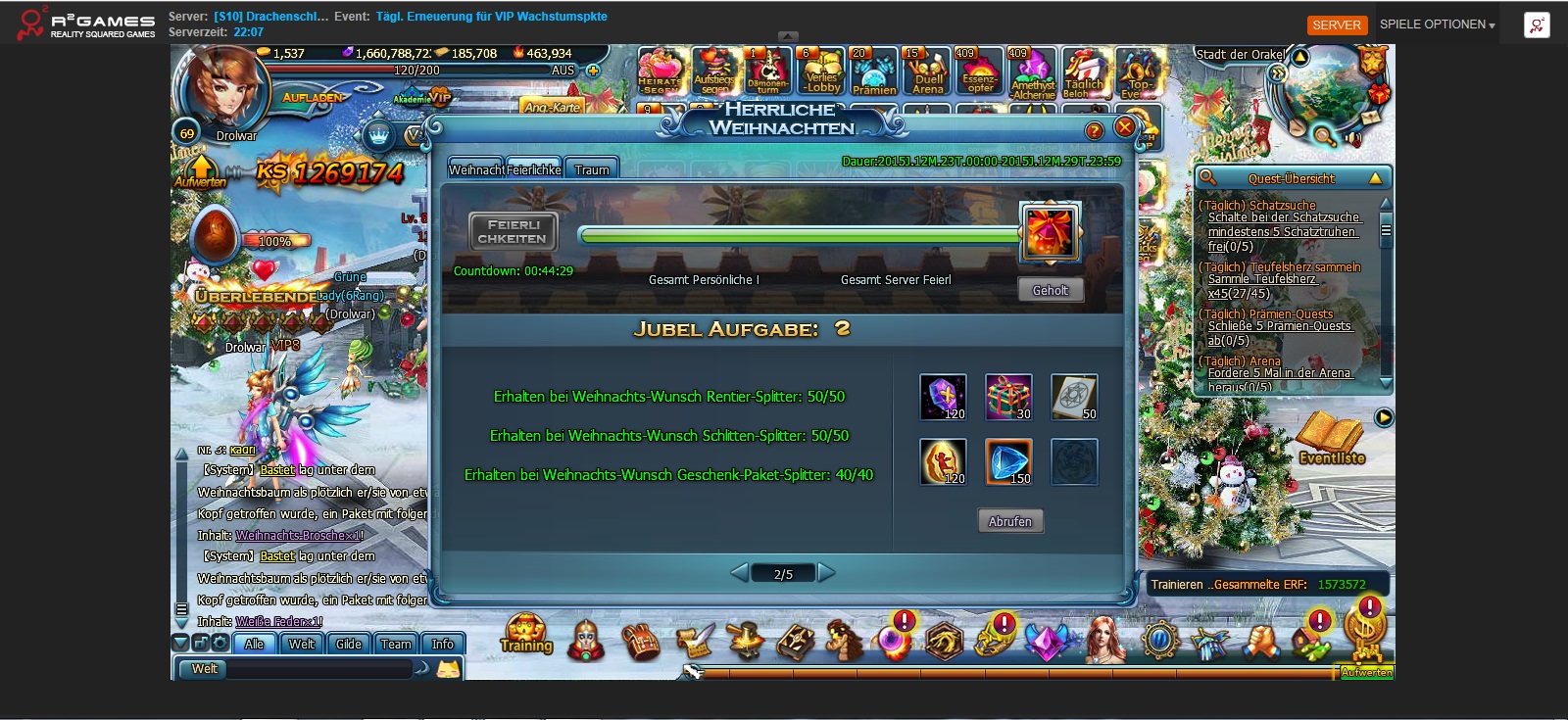
Task: Open the Eventliste book
Action: (1331, 439)
